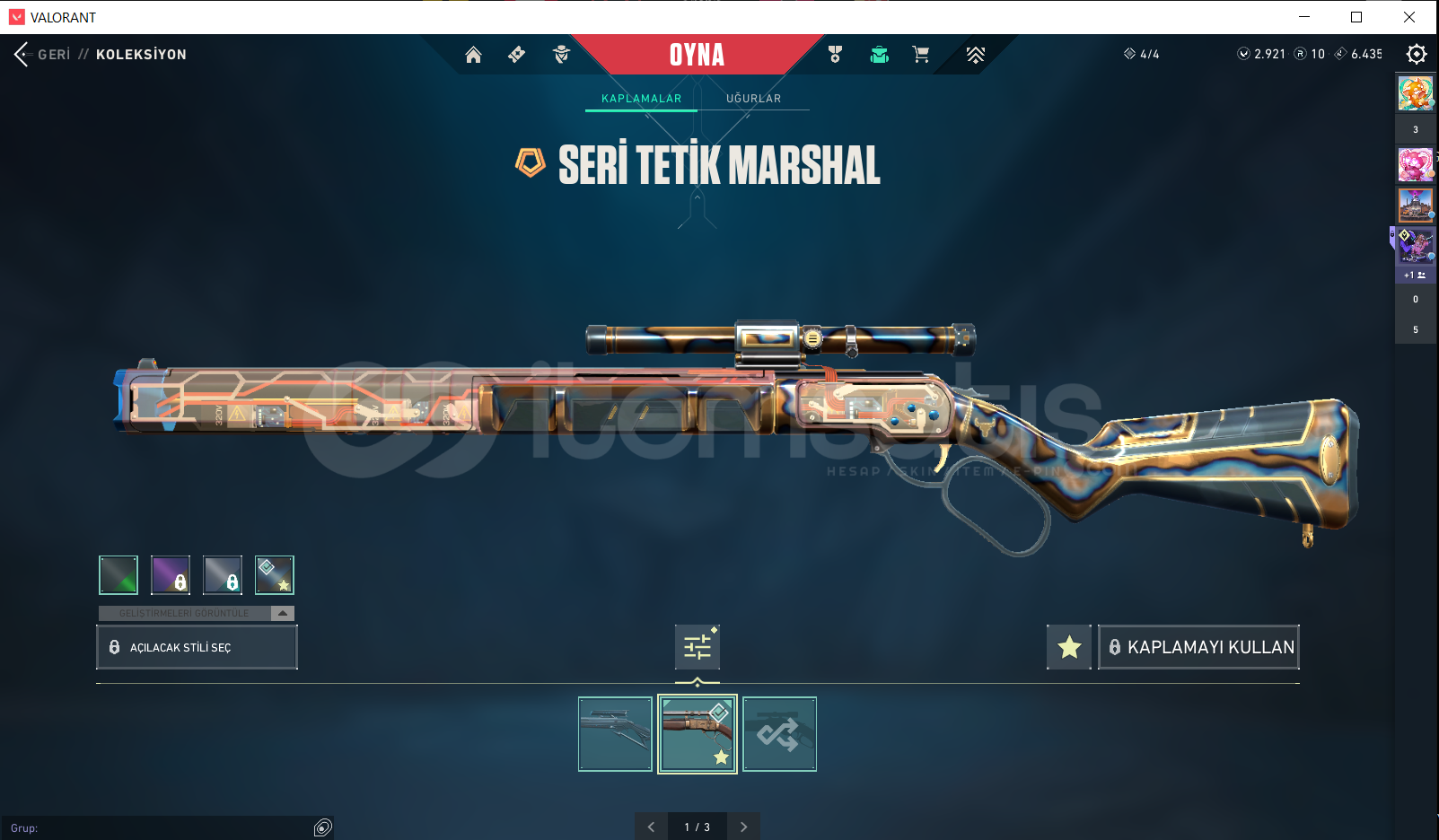Choose the green variant swatch
Image resolution: width=1439 pixels, height=840 pixels.
(118, 575)
